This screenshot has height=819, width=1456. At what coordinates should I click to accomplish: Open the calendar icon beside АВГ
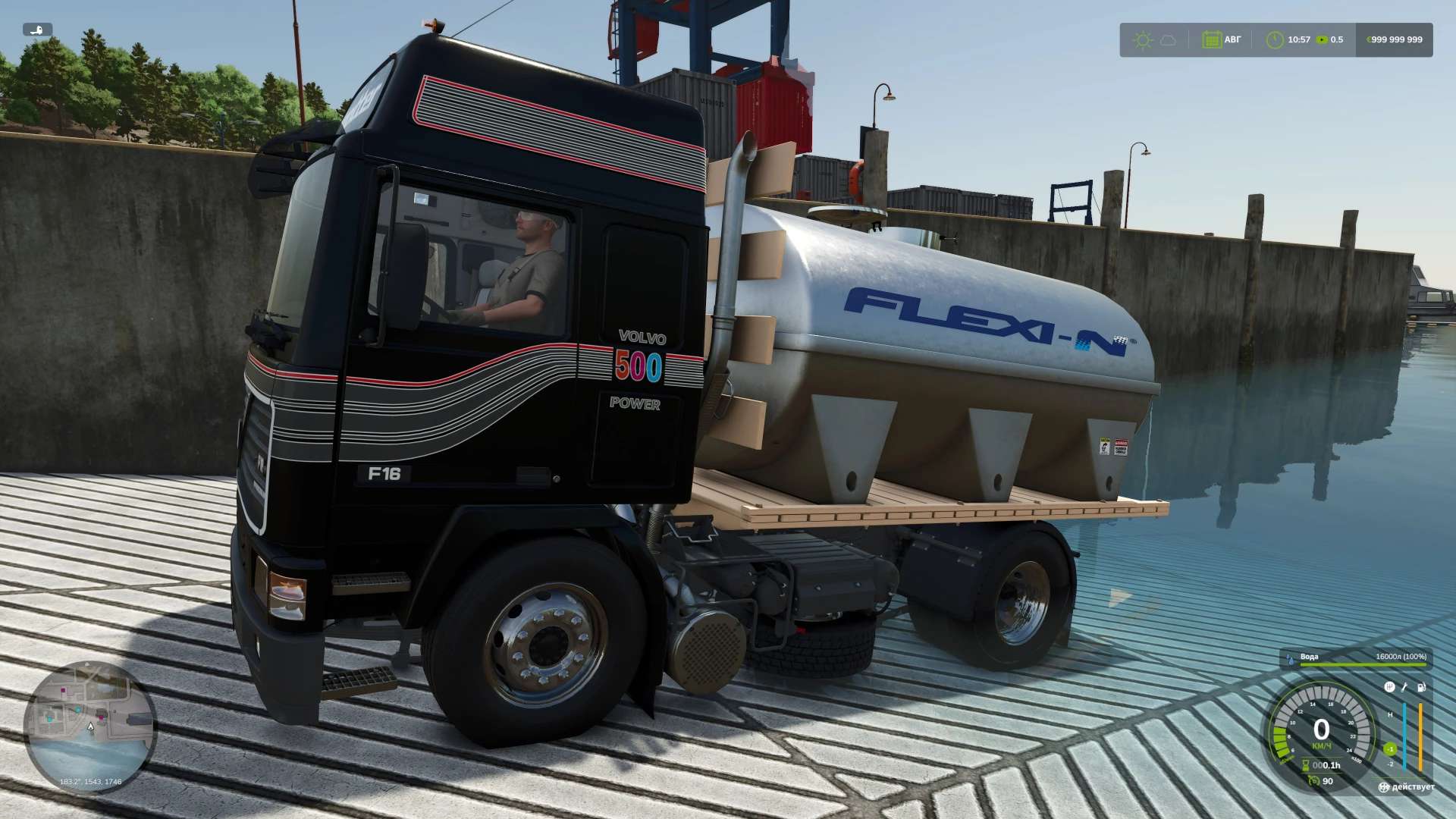1211,40
